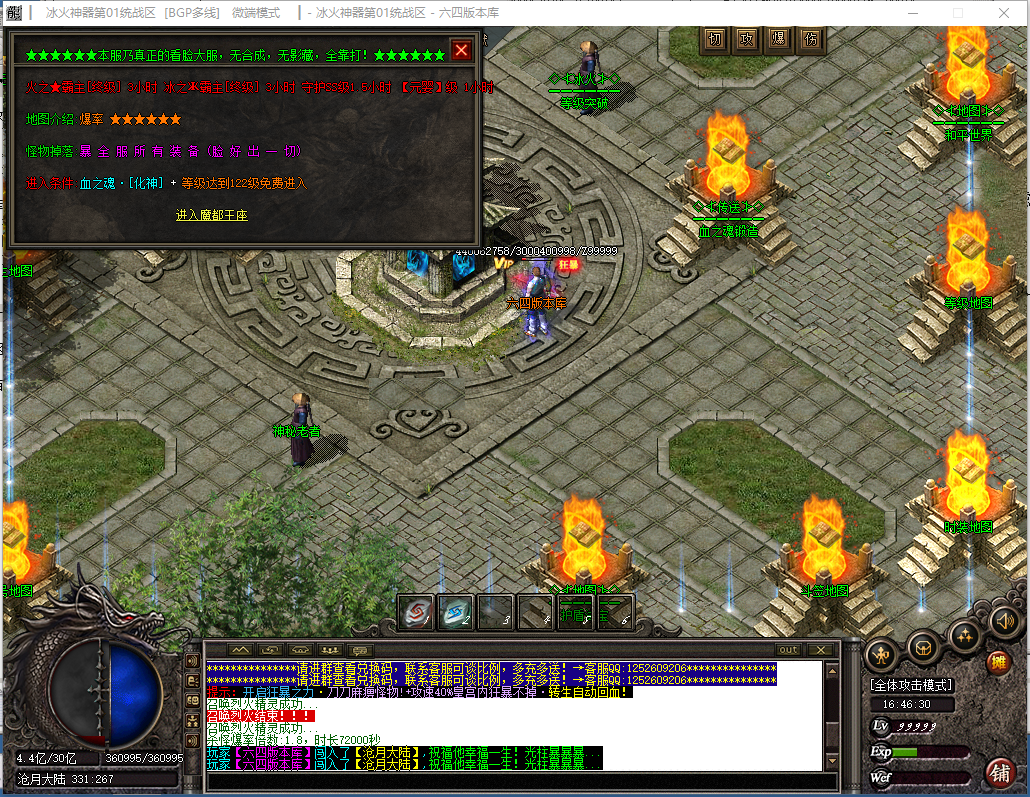Close the game window

(x=1003, y=13)
